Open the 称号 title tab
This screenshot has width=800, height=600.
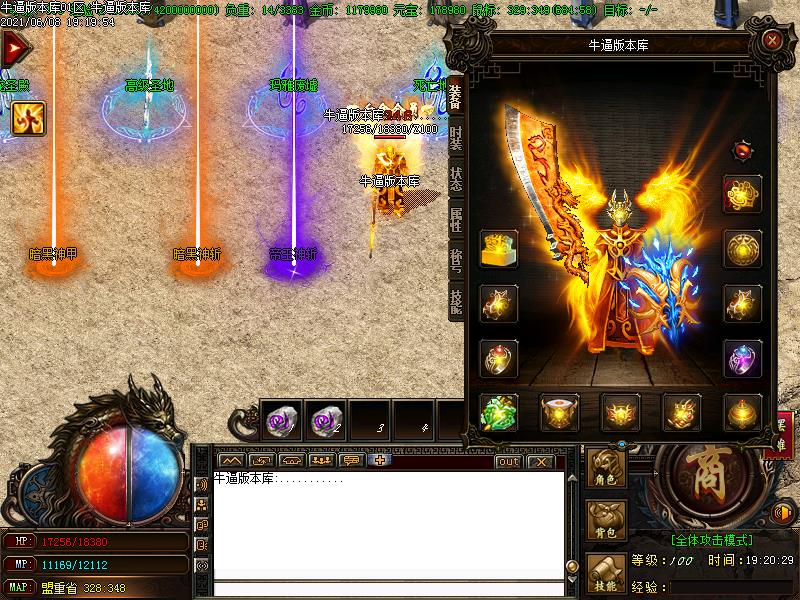[x=456, y=260]
